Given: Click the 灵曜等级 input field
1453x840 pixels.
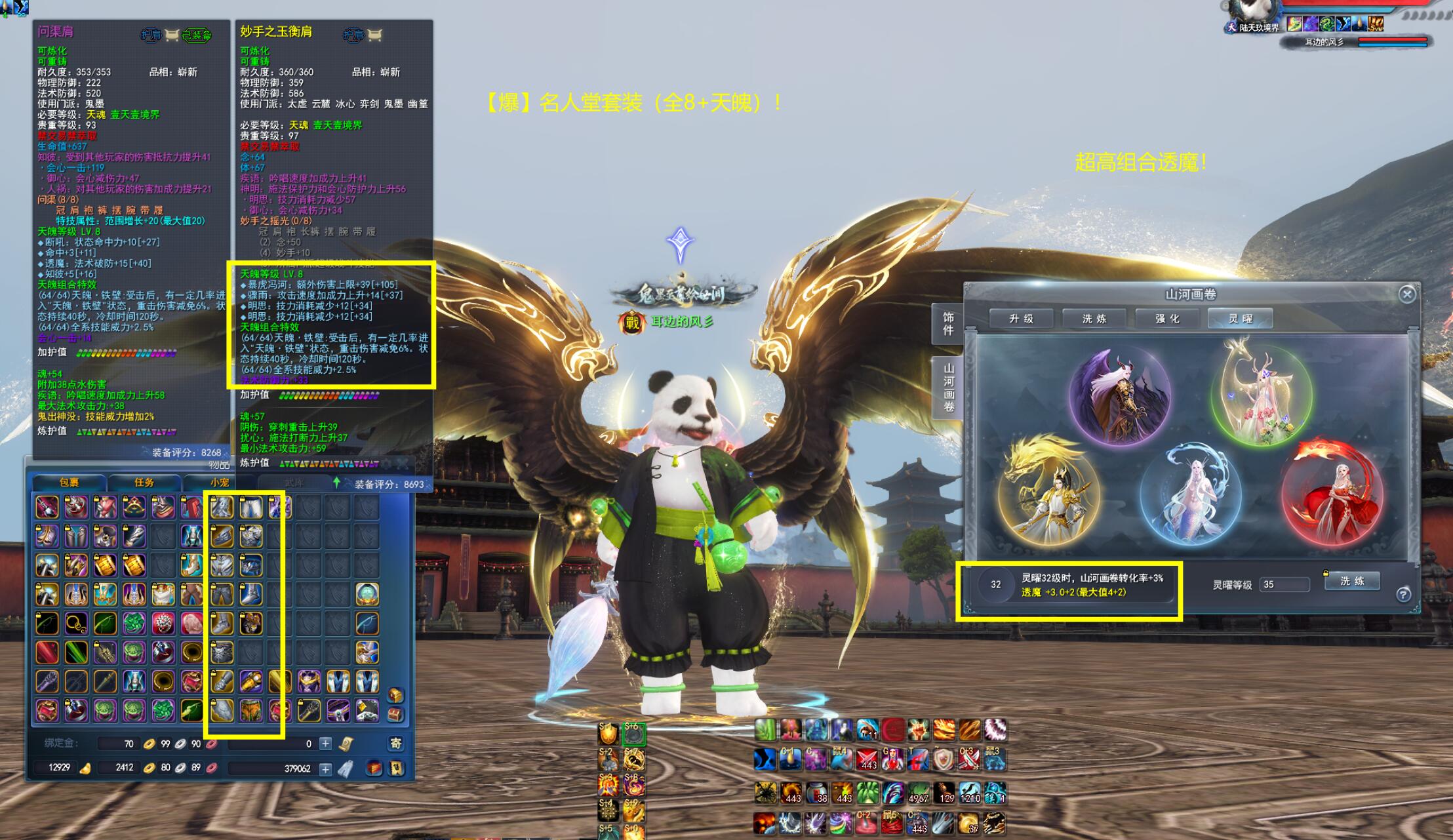Looking at the screenshot, I should click(x=1284, y=584).
